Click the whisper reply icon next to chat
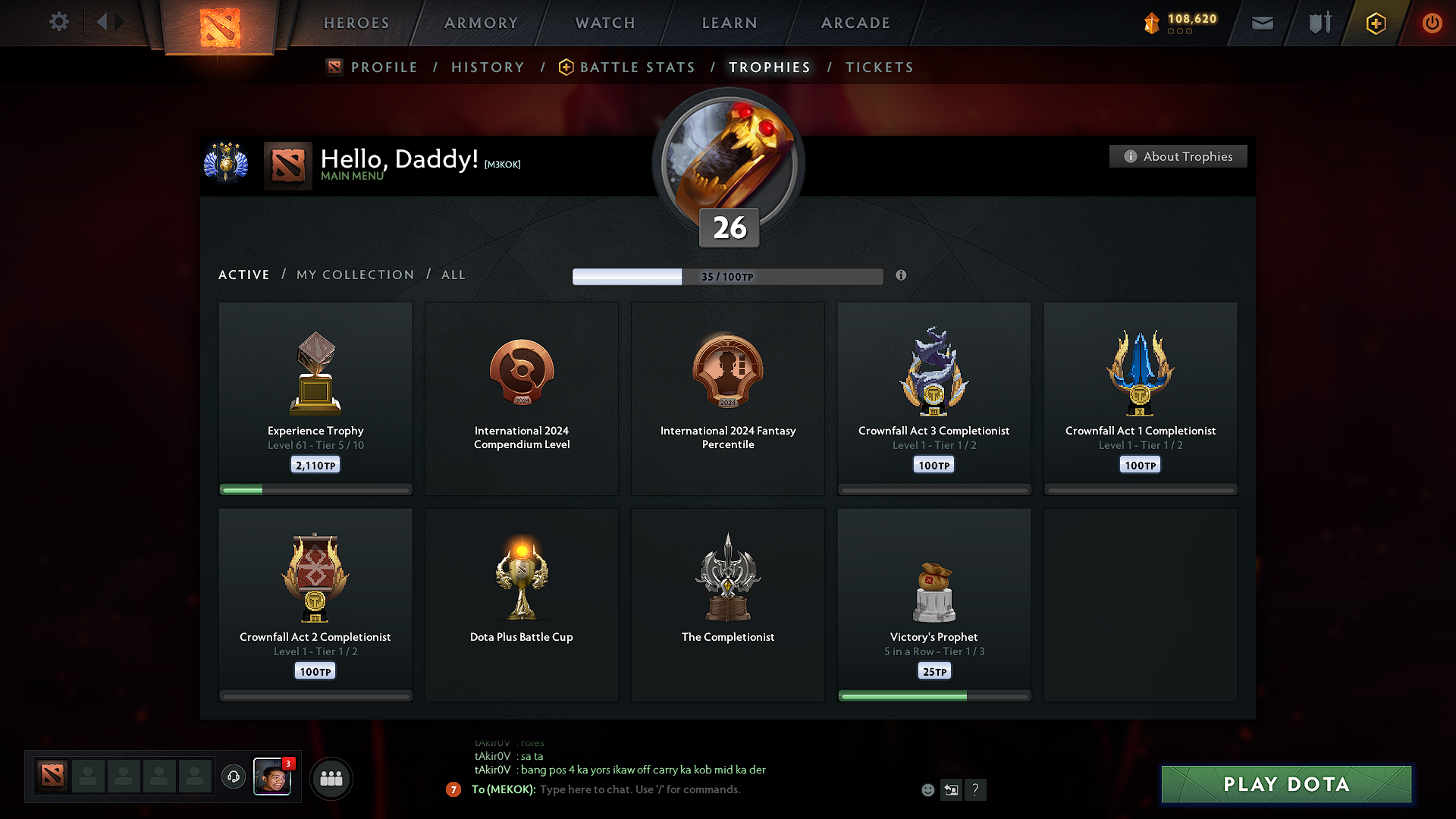 click(952, 789)
